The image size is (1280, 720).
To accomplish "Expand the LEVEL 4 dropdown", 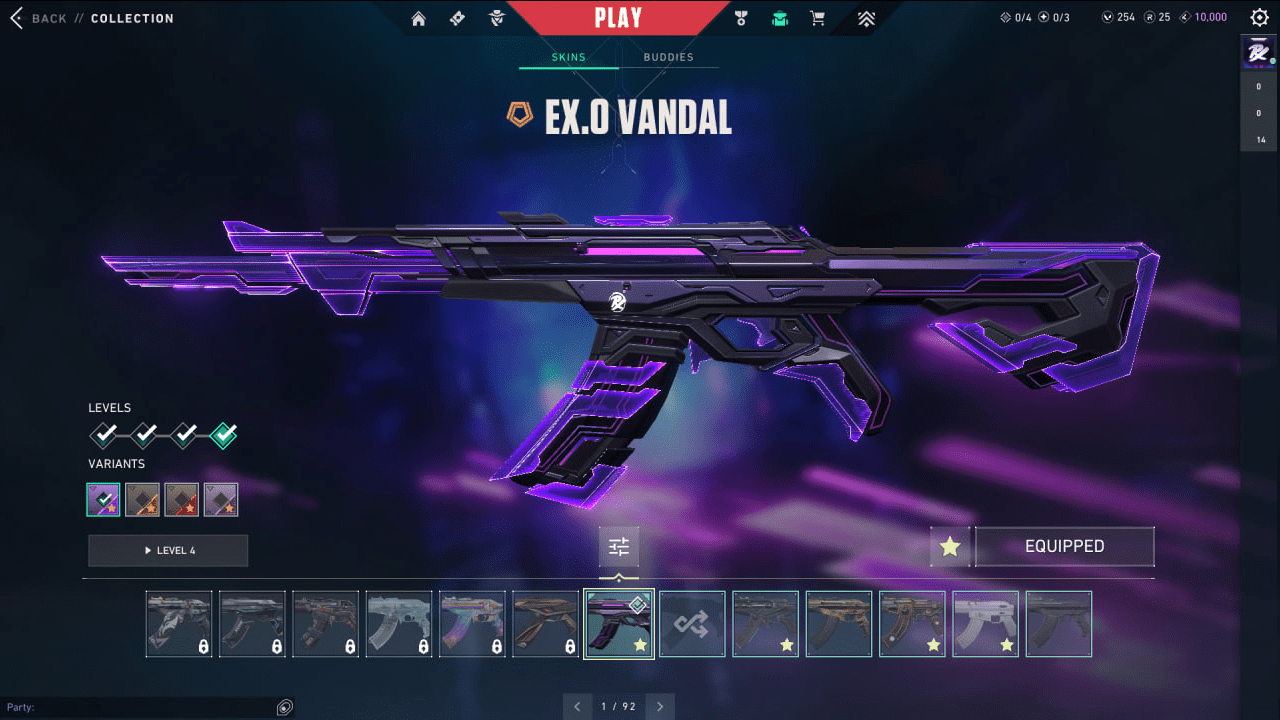I will coord(168,550).
